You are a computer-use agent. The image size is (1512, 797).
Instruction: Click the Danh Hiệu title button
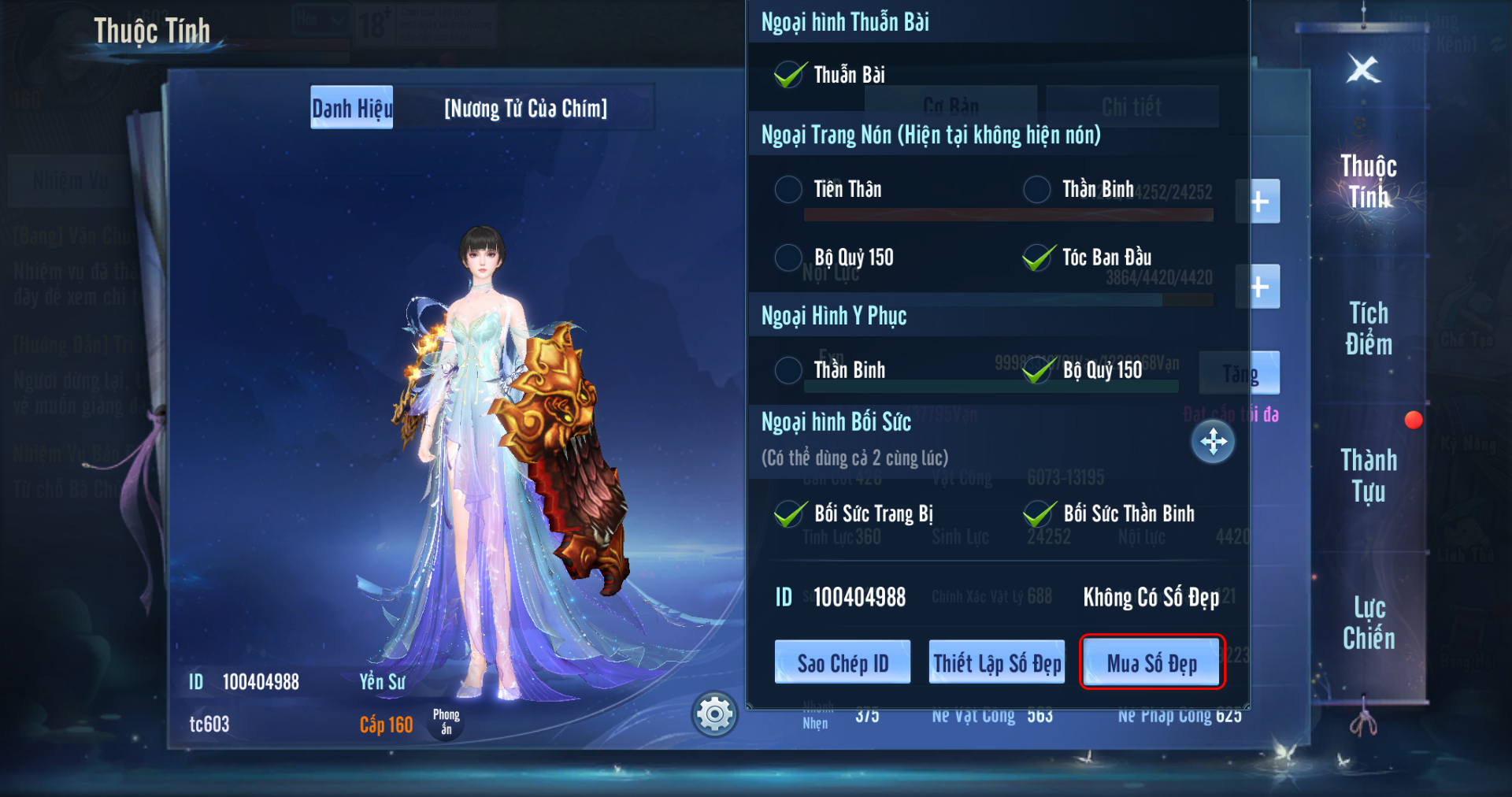(351, 108)
